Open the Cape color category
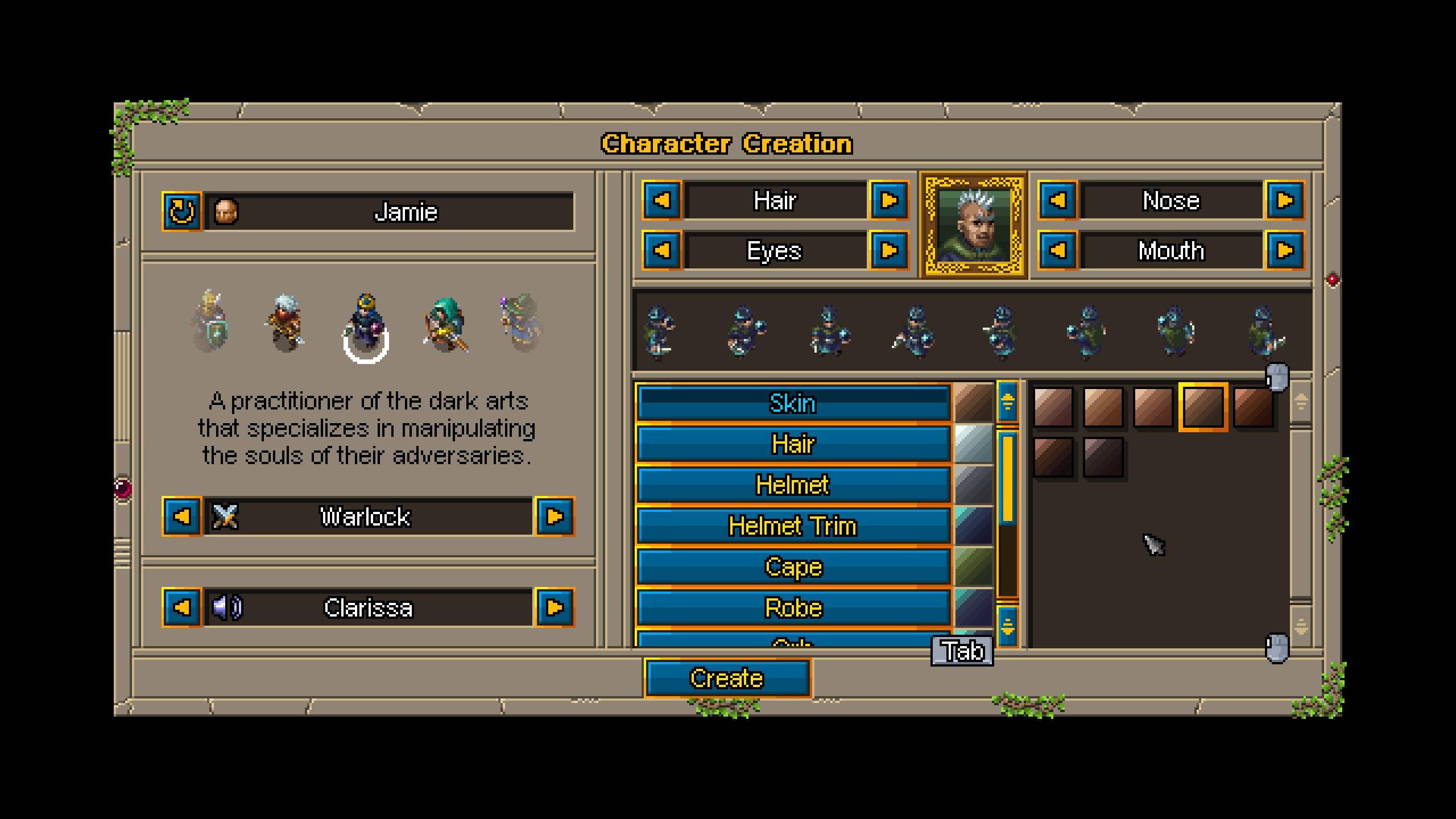Viewport: 1456px width, 819px height. click(x=793, y=567)
